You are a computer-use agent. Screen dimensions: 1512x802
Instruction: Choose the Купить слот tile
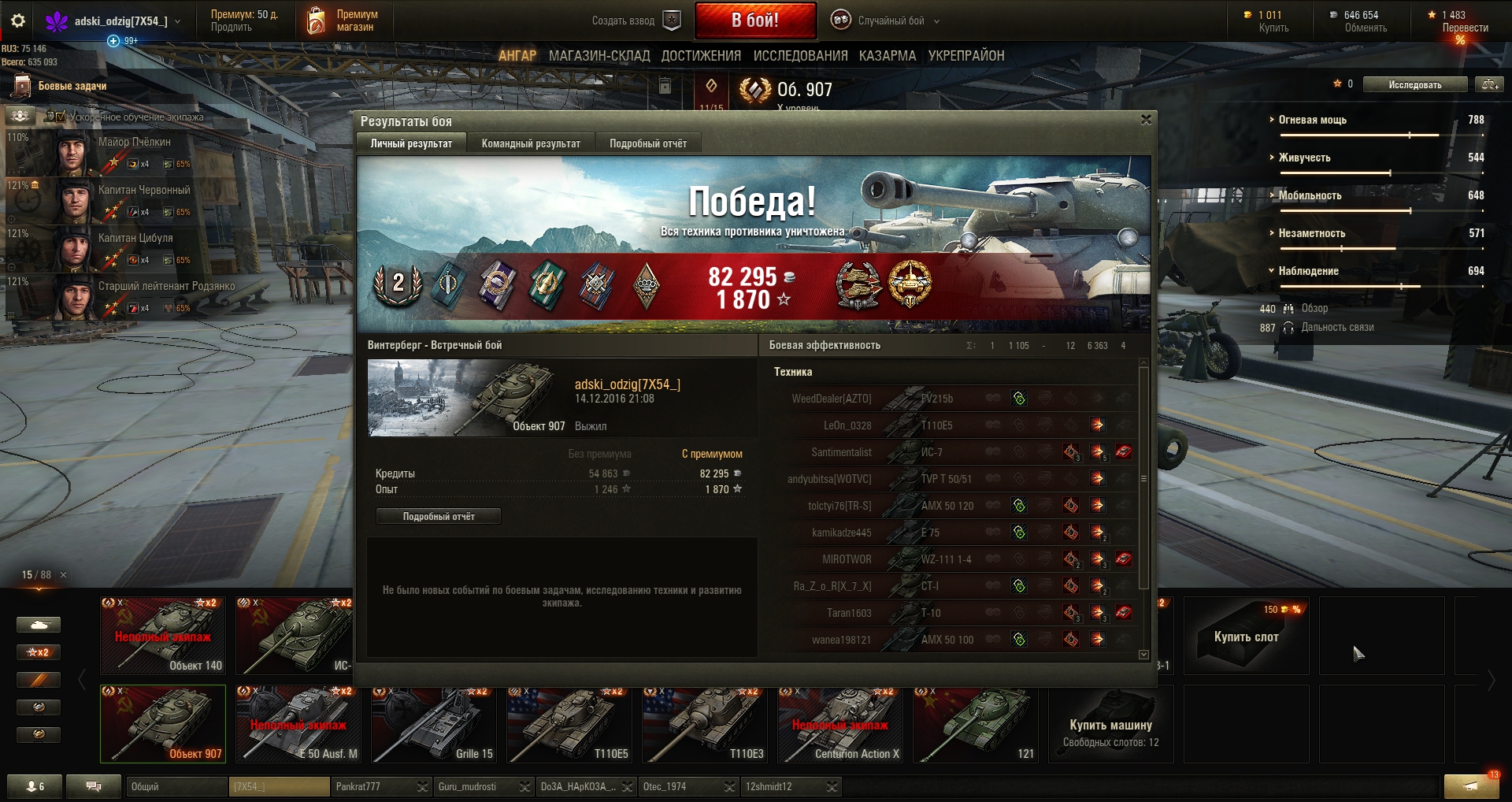[x=1246, y=636]
